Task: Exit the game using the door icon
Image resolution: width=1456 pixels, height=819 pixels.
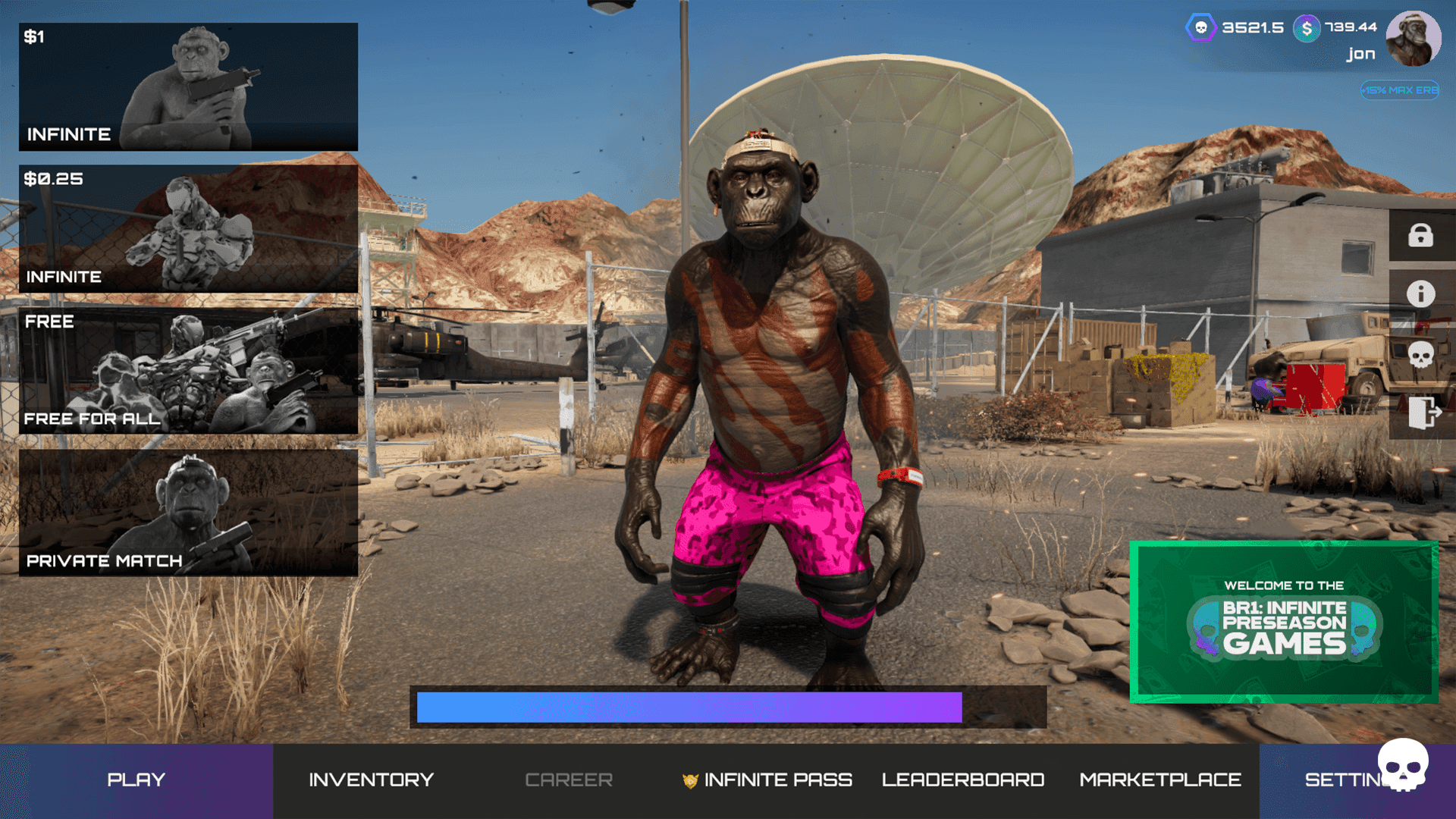Action: point(1422,413)
